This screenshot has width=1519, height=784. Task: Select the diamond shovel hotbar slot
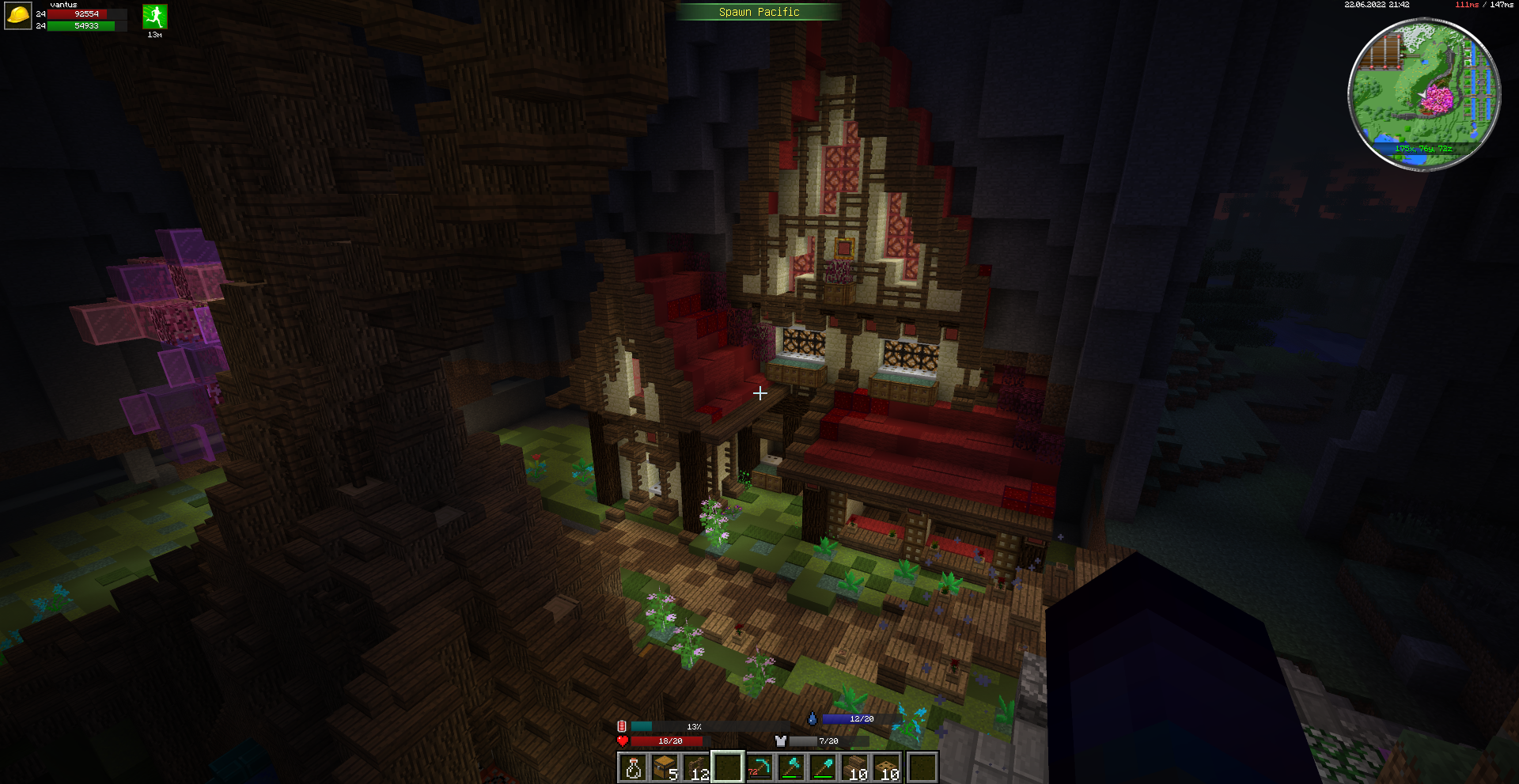coord(824,767)
